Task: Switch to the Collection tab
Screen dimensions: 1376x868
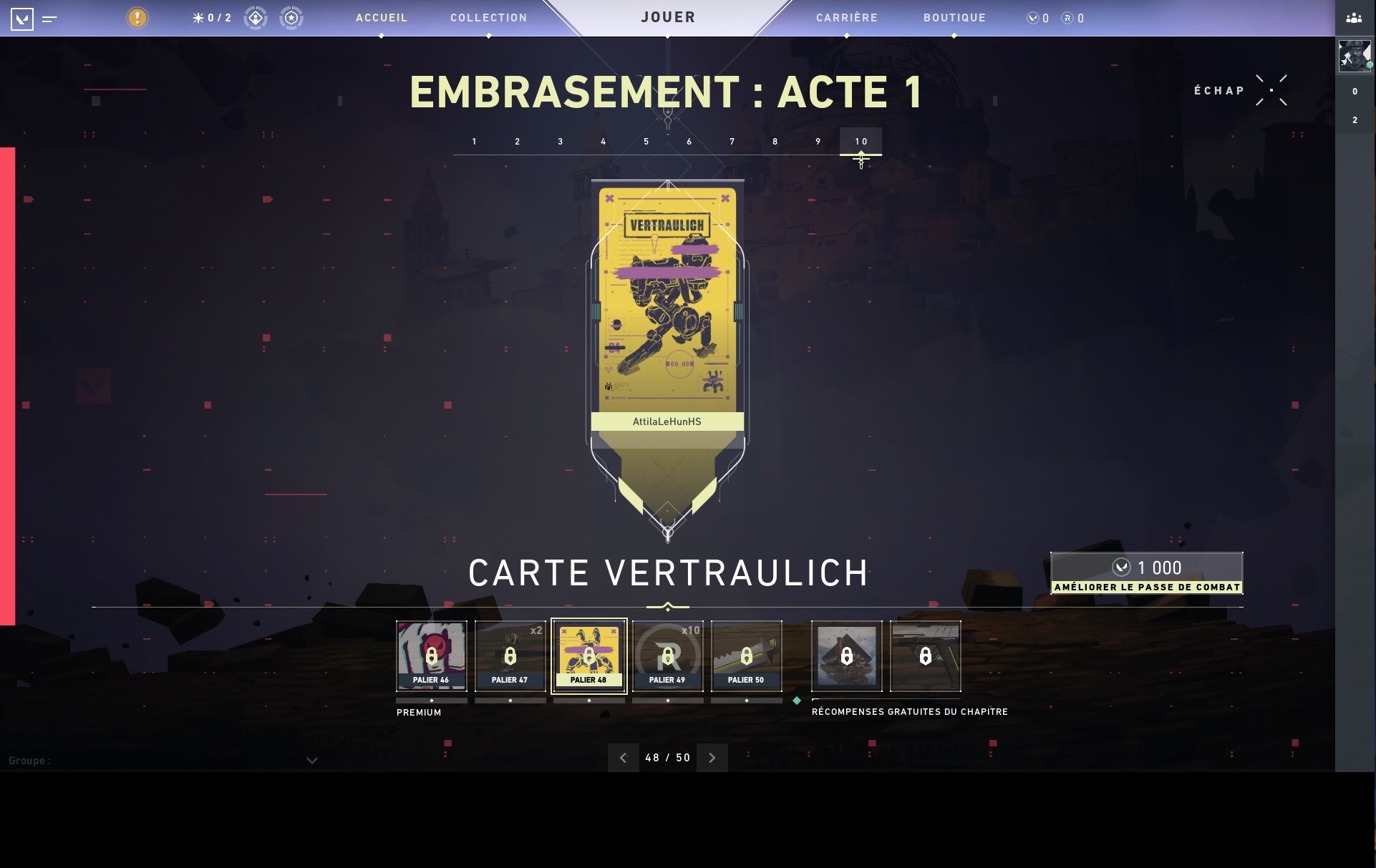Action: [488, 18]
